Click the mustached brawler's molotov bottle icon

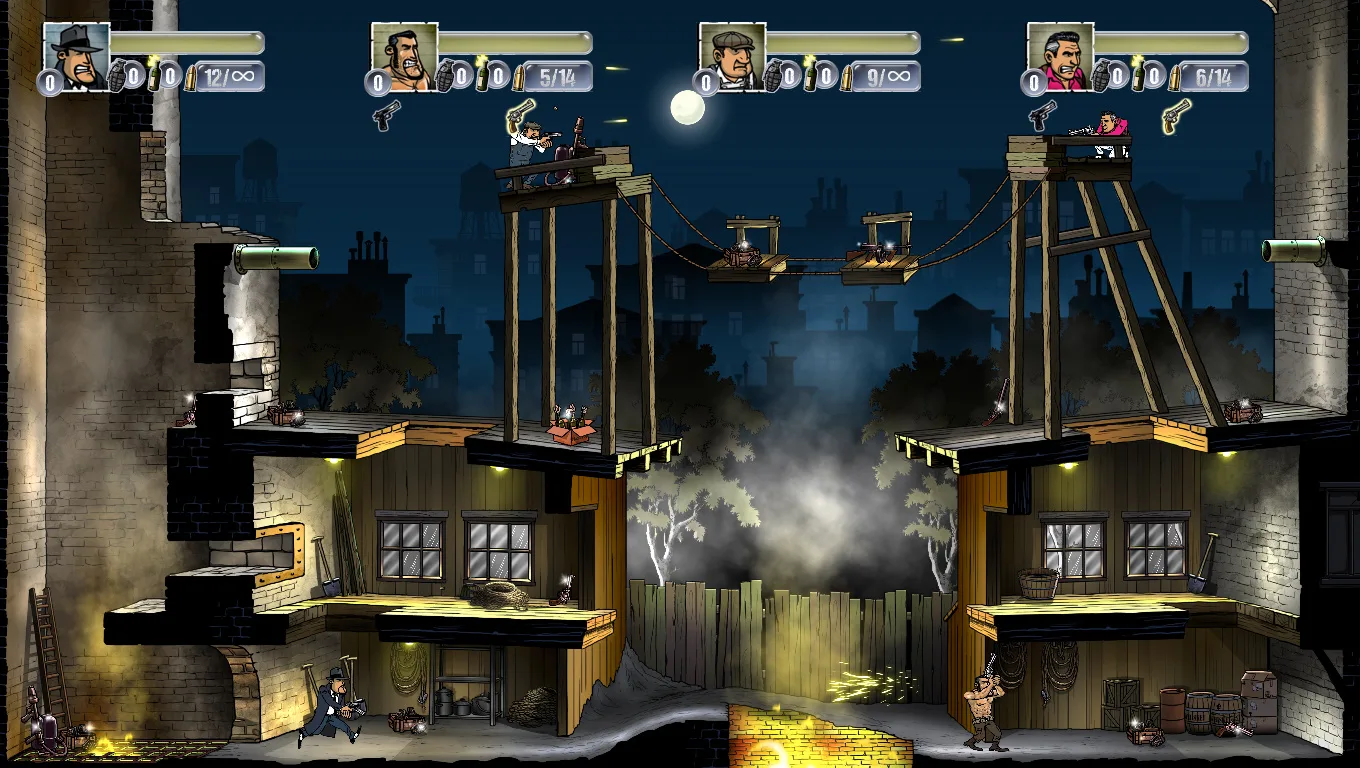tap(483, 75)
